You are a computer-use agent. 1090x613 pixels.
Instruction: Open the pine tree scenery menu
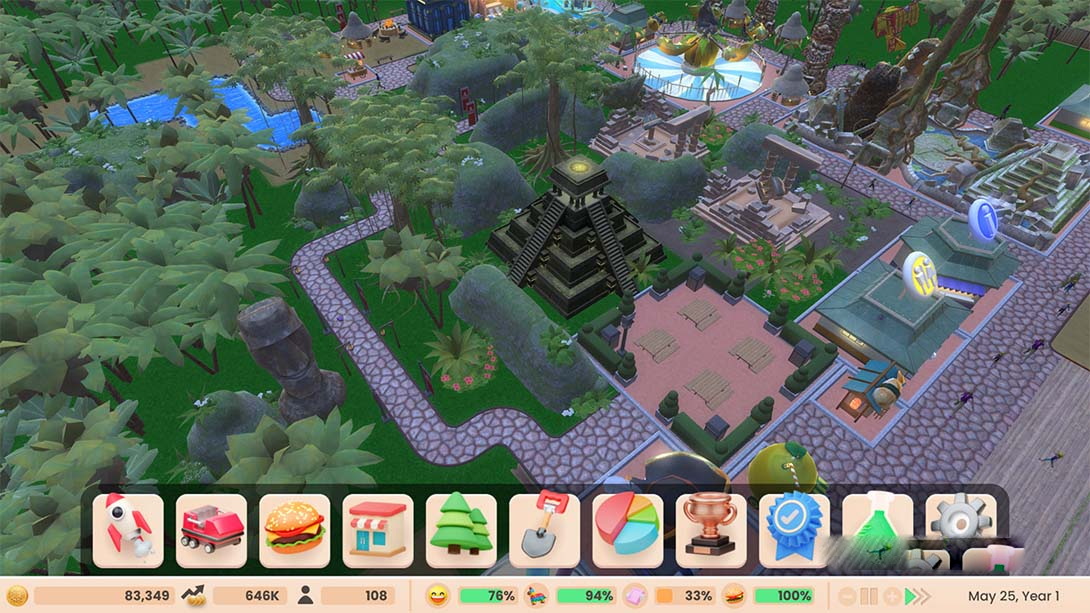pyautogui.click(x=461, y=530)
